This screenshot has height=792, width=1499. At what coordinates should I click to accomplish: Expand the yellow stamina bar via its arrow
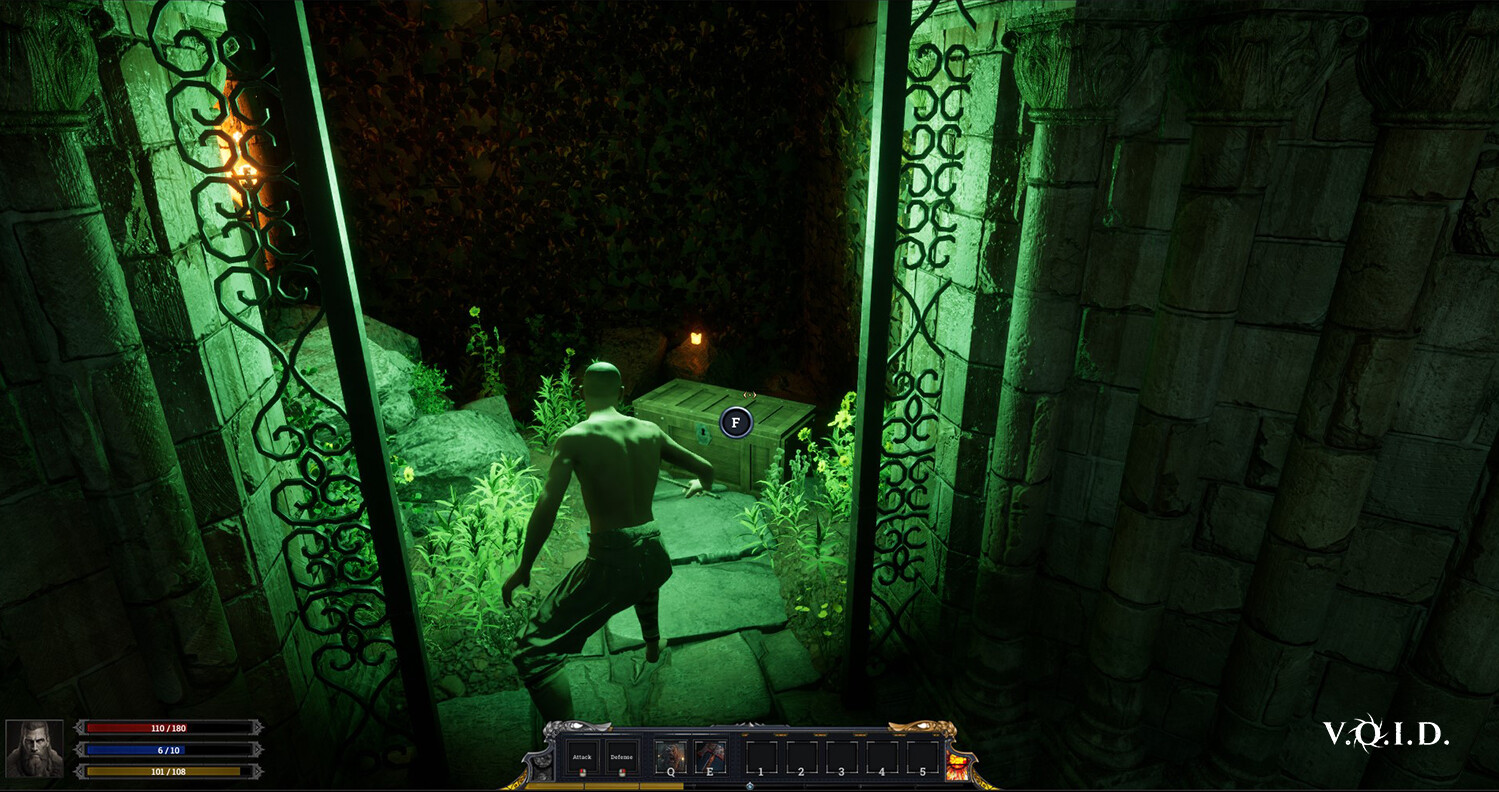point(79,771)
